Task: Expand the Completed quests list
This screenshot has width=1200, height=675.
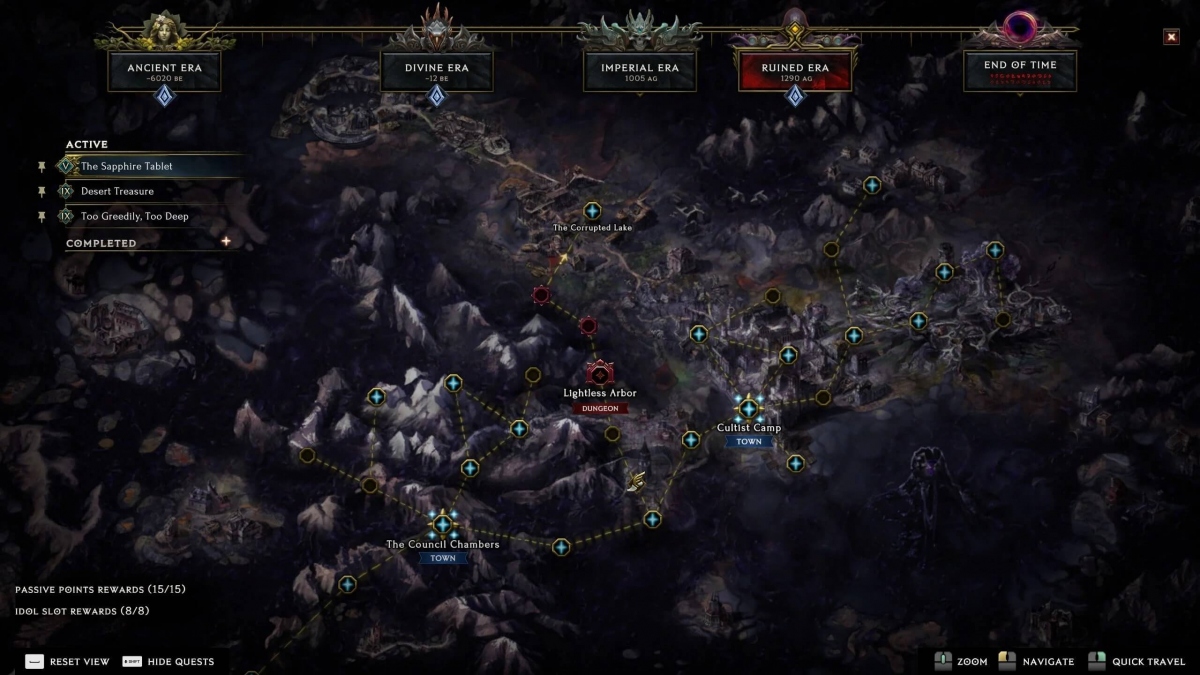Action: tap(226, 242)
